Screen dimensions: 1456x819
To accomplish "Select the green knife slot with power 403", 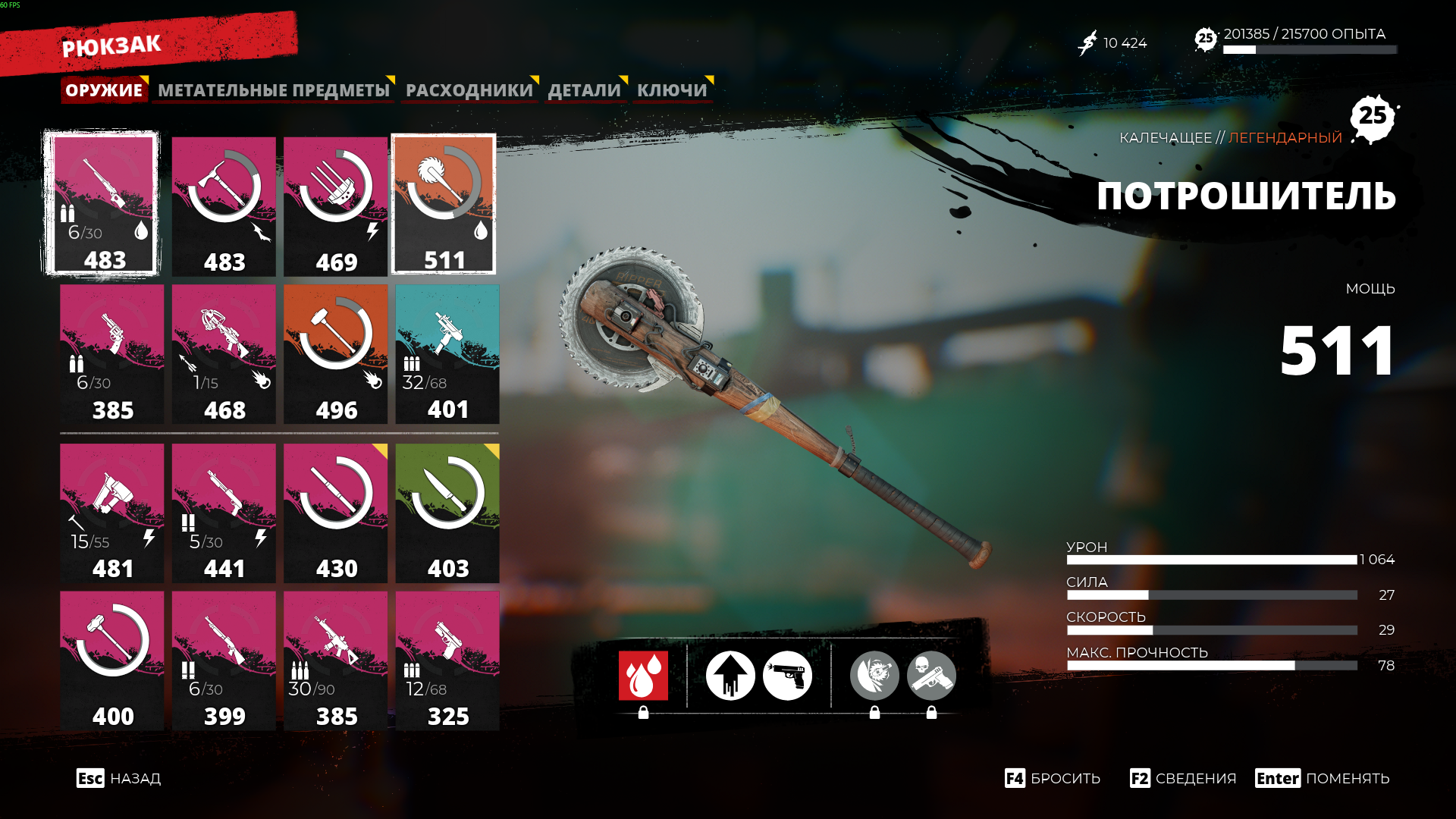I will [x=447, y=513].
